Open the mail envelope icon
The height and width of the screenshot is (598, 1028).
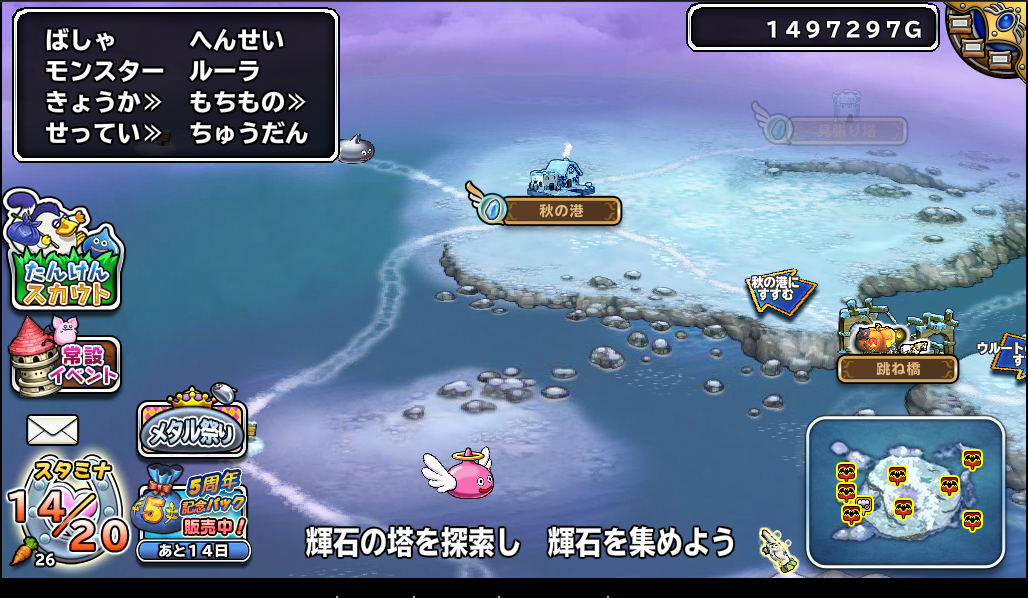(x=52, y=430)
